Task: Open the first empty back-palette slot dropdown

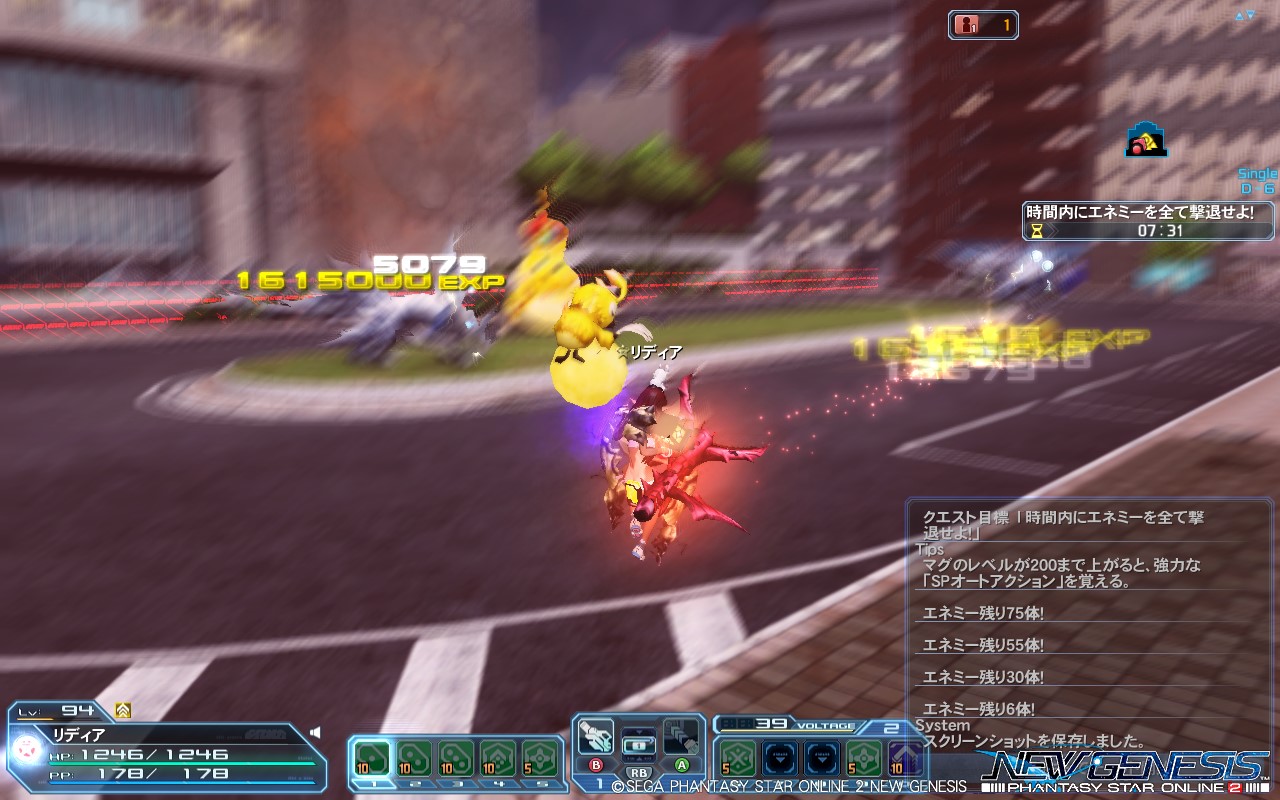Action: tap(779, 759)
